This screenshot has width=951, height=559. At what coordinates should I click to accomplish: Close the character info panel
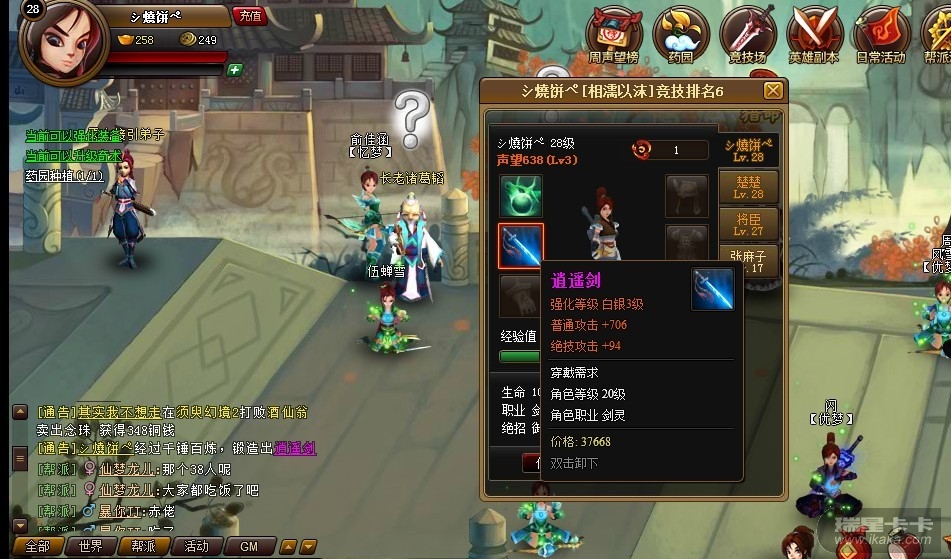(773, 91)
